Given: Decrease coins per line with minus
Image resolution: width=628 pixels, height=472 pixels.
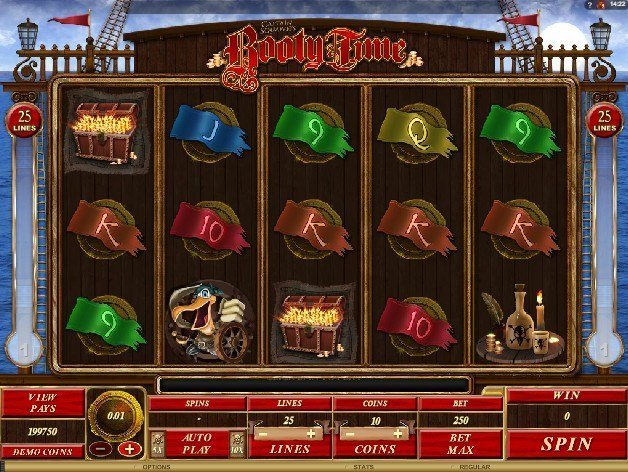Looking at the screenshot, I should [x=347, y=434].
